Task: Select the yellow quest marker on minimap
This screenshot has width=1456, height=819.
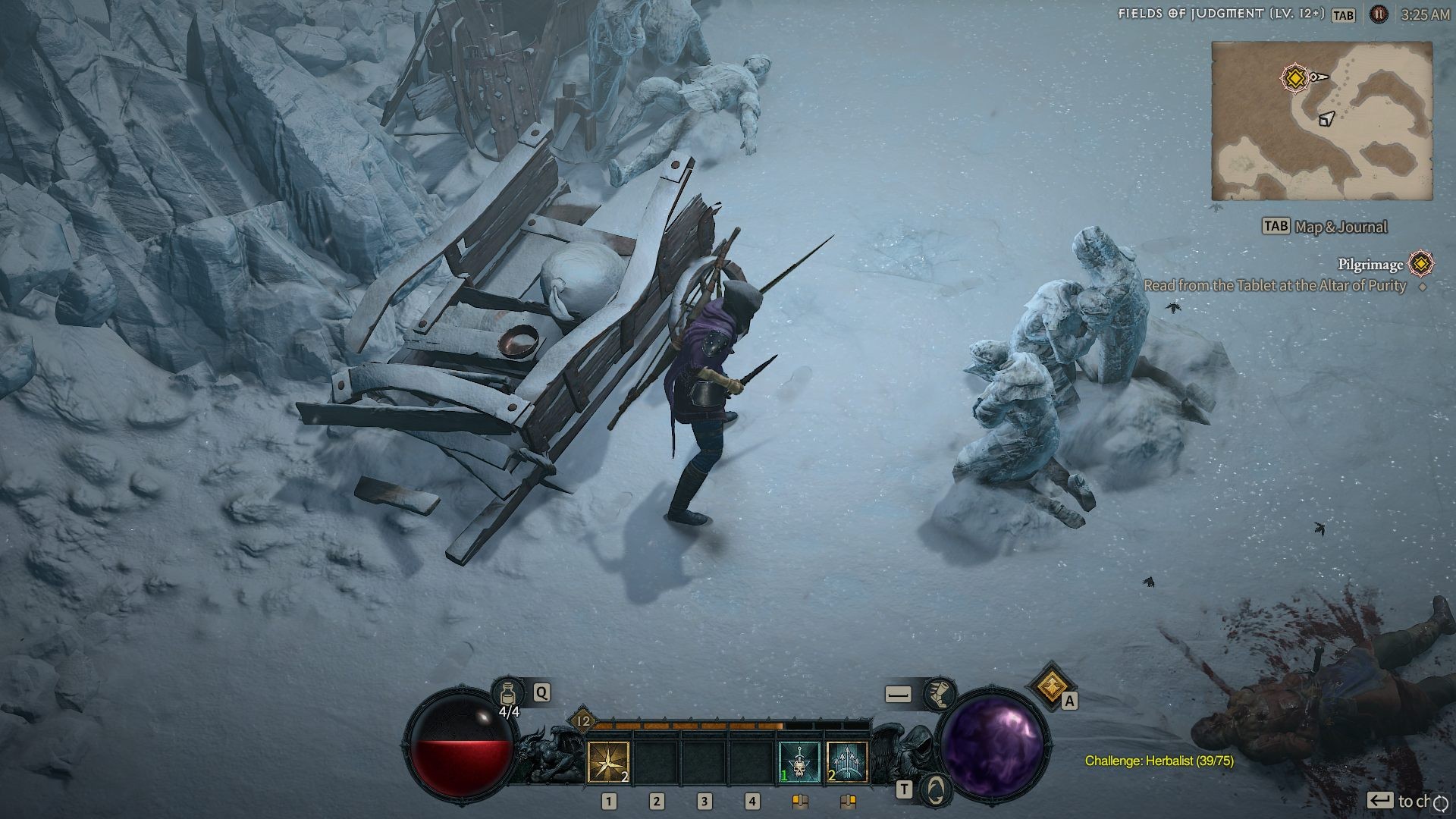Action: pyautogui.click(x=1295, y=77)
